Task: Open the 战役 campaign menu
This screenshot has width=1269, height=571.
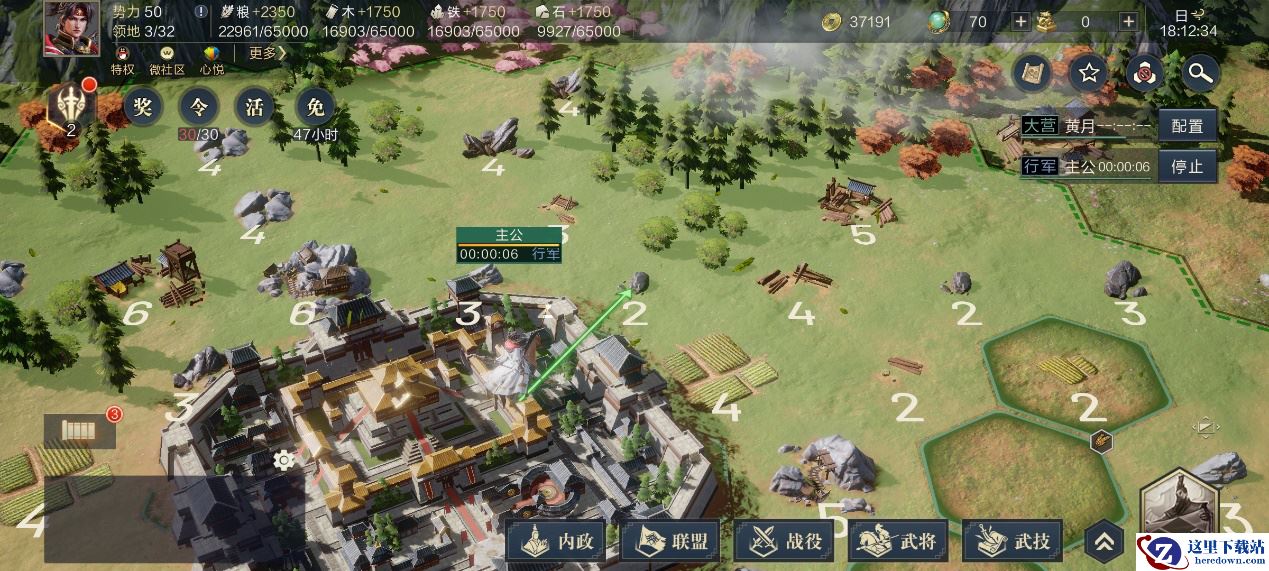Action: click(787, 542)
